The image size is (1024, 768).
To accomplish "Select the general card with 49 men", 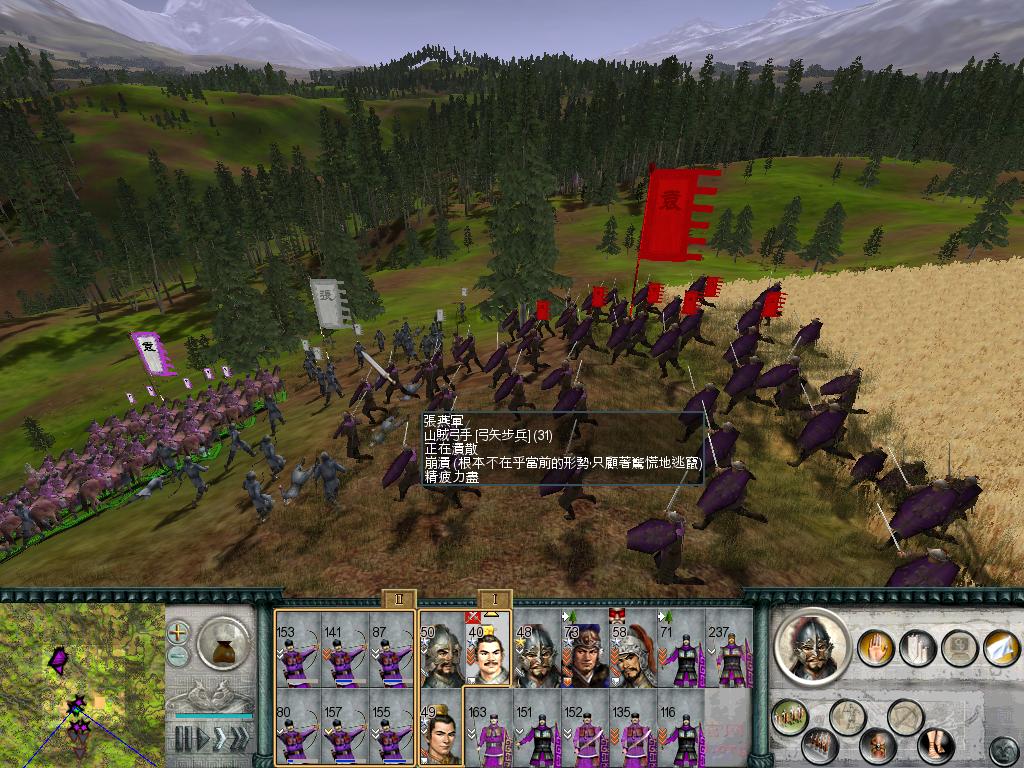I will tap(441, 727).
